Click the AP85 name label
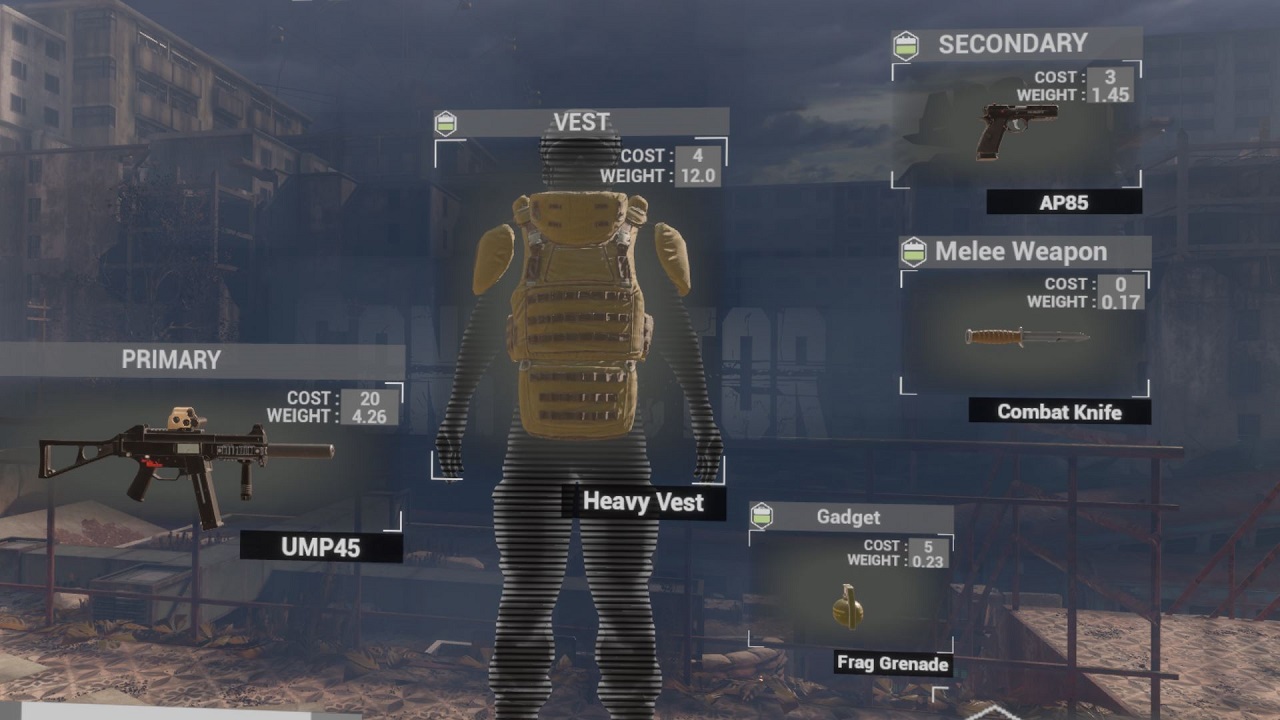 click(1063, 203)
